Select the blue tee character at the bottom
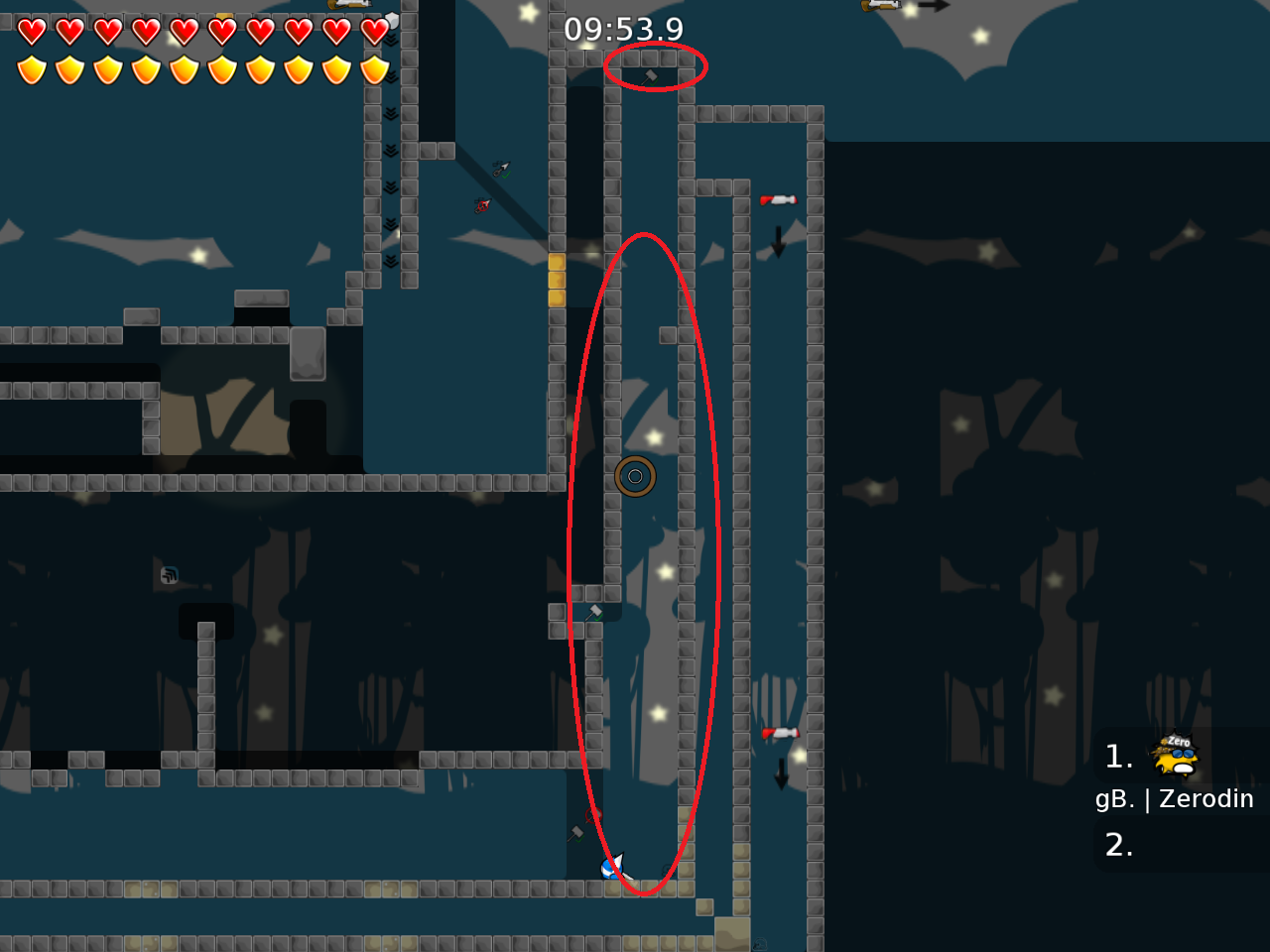The width and height of the screenshot is (1270, 952). click(x=612, y=870)
